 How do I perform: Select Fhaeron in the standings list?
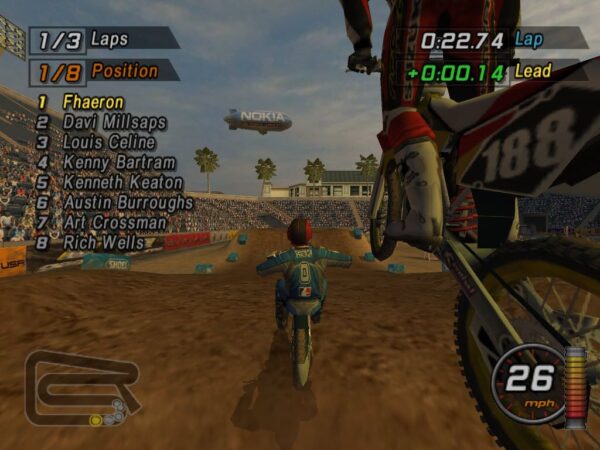93,102
